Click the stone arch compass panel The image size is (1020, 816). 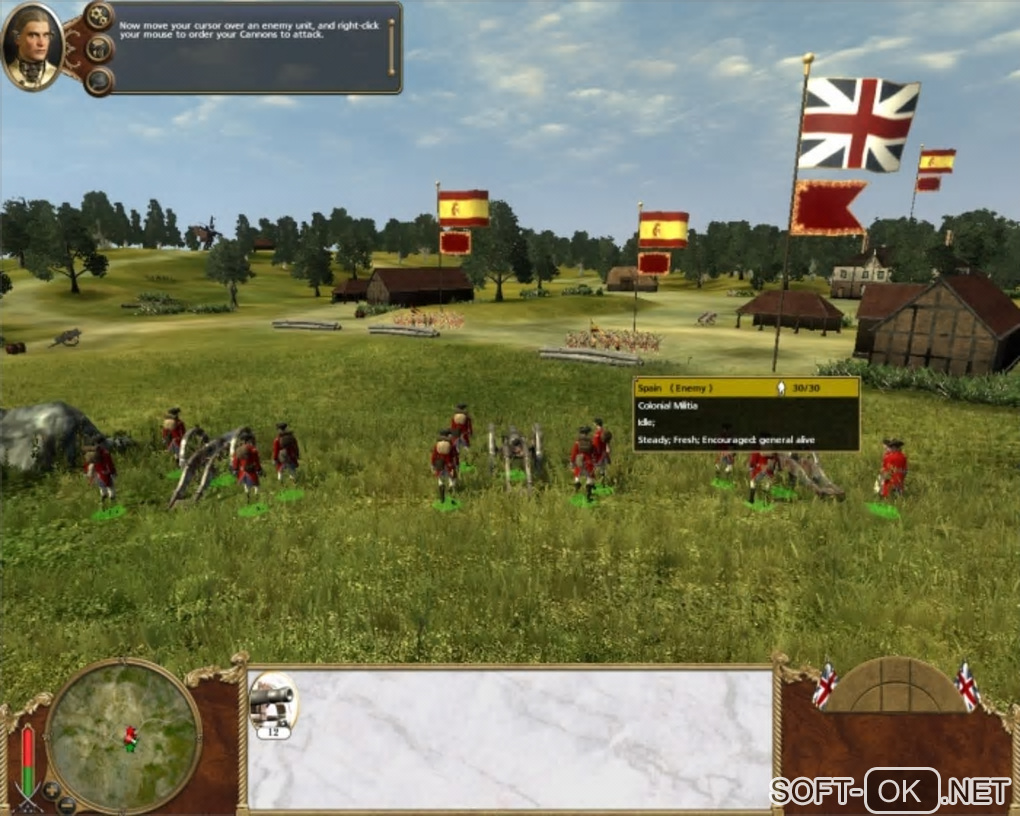[x=893, y=686]
